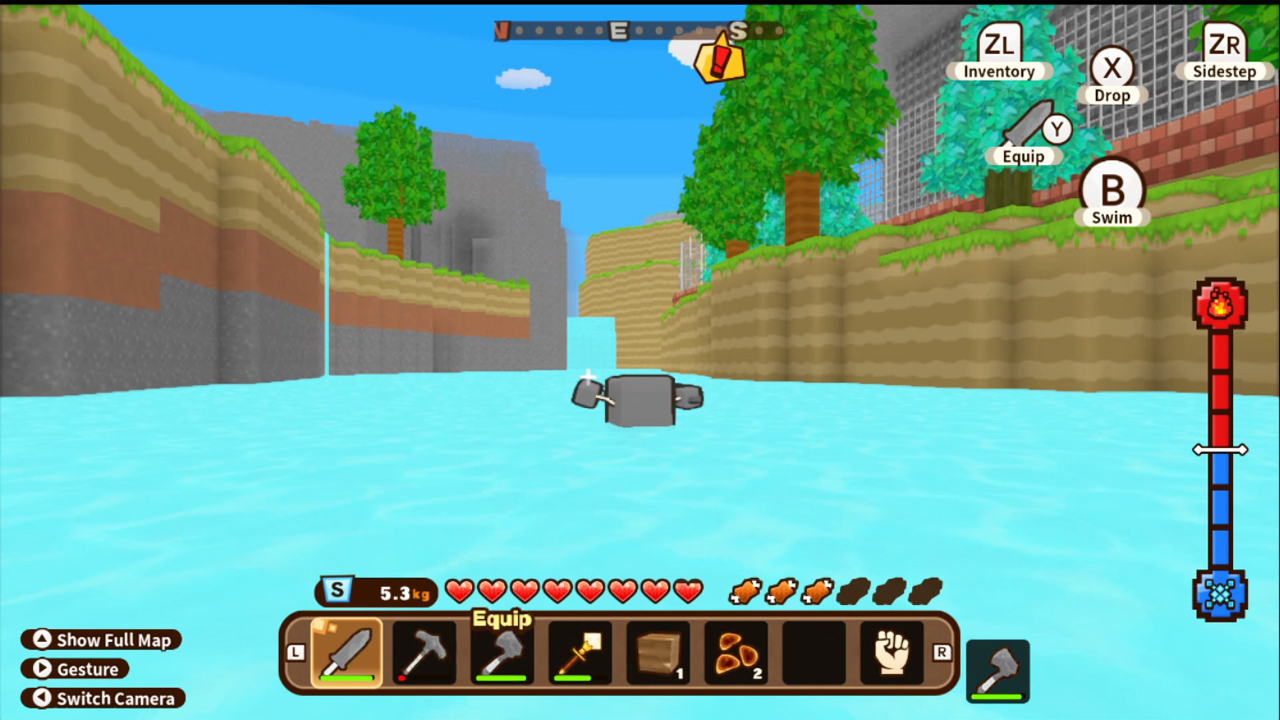Equip the axe in the hotbar

501,652
